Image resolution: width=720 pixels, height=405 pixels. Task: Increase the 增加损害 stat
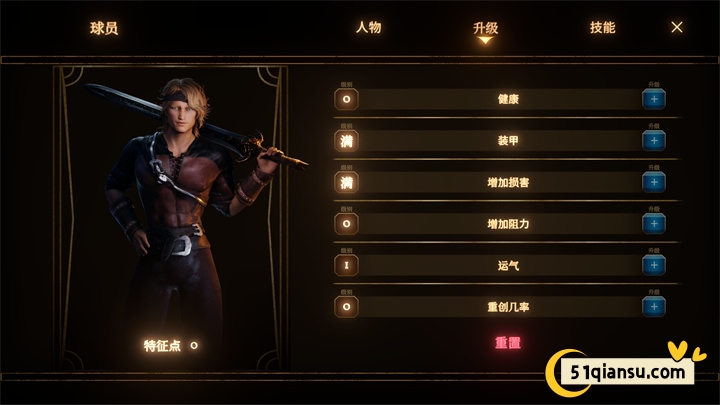click(654, 182)
